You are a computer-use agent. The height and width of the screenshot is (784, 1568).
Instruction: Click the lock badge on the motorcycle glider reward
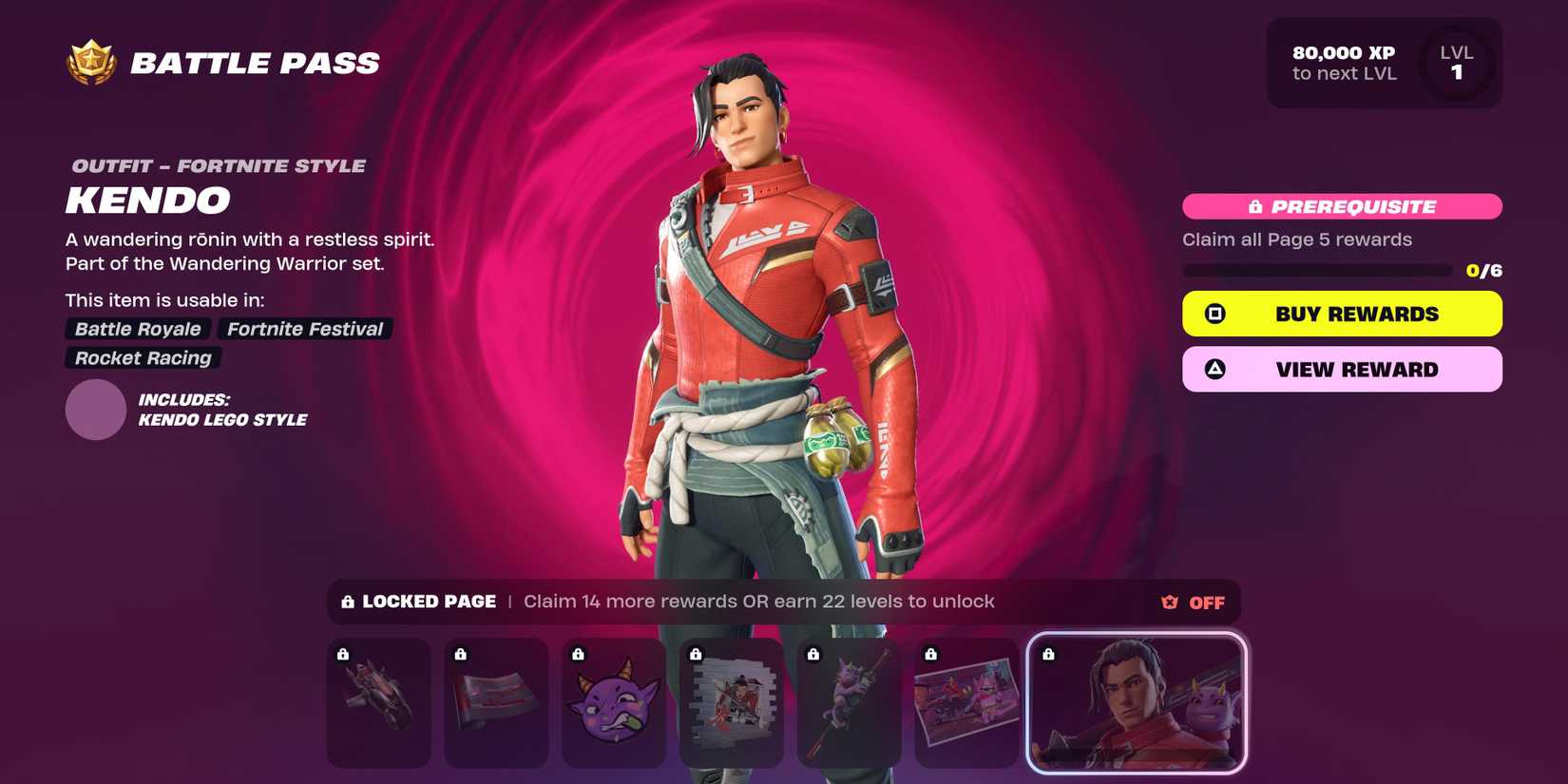(x=341, y=654)
